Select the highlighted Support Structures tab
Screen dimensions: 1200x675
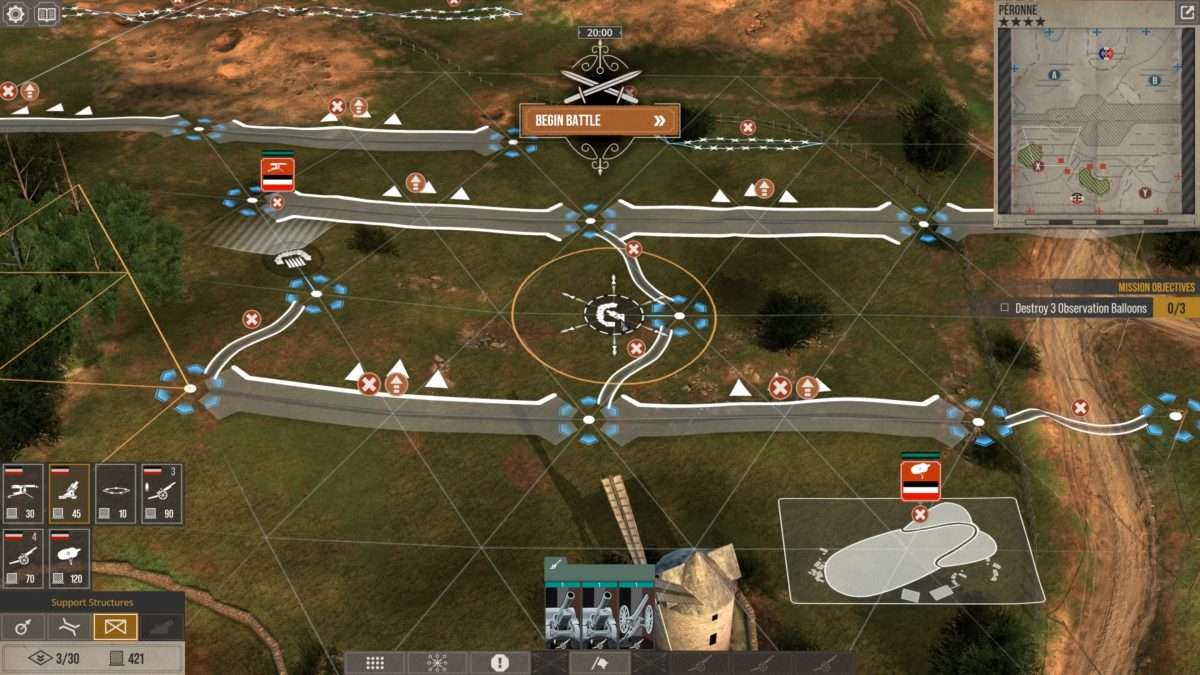(x=115, y=627)
